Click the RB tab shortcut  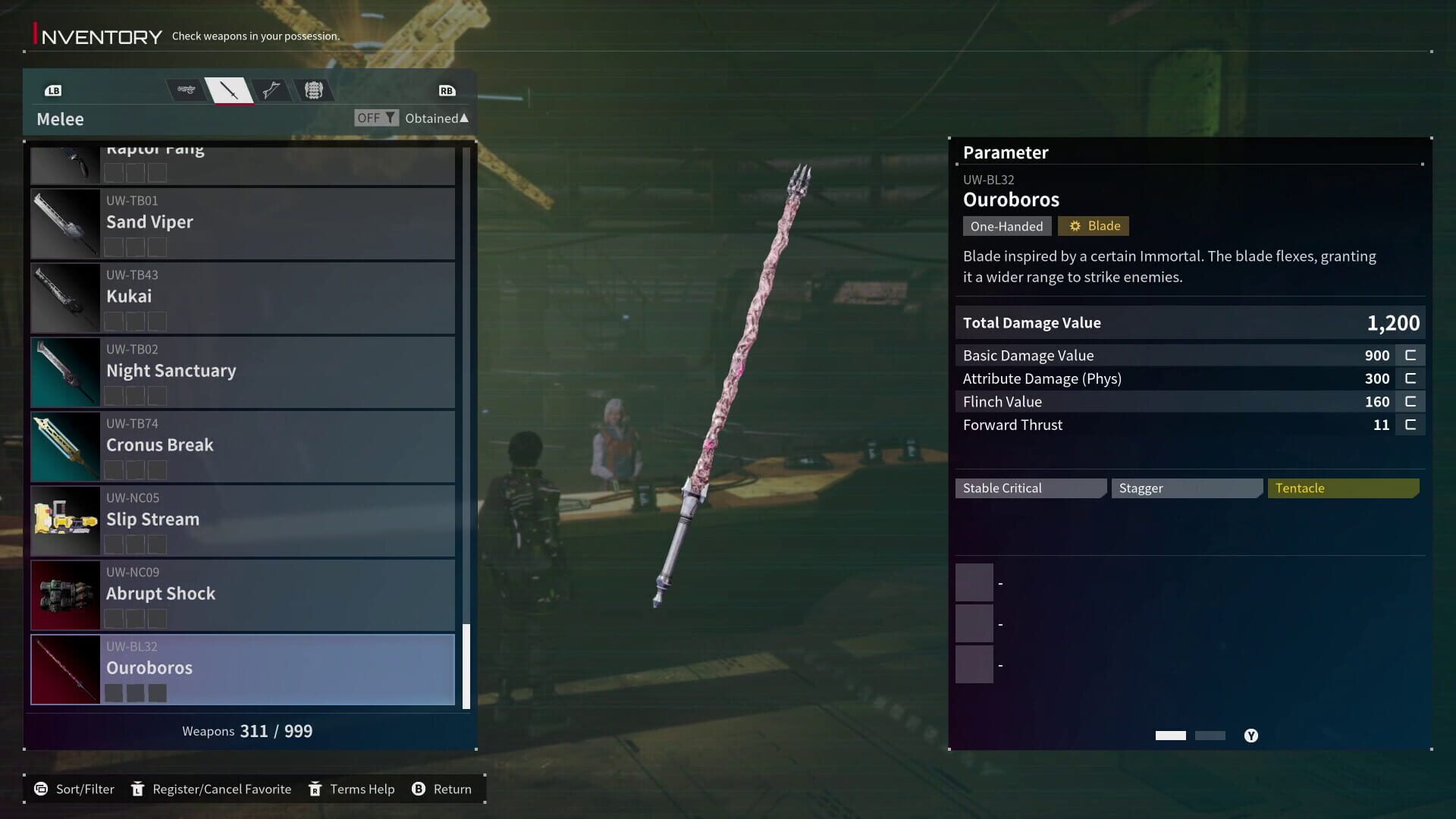[x=447, y=89]
